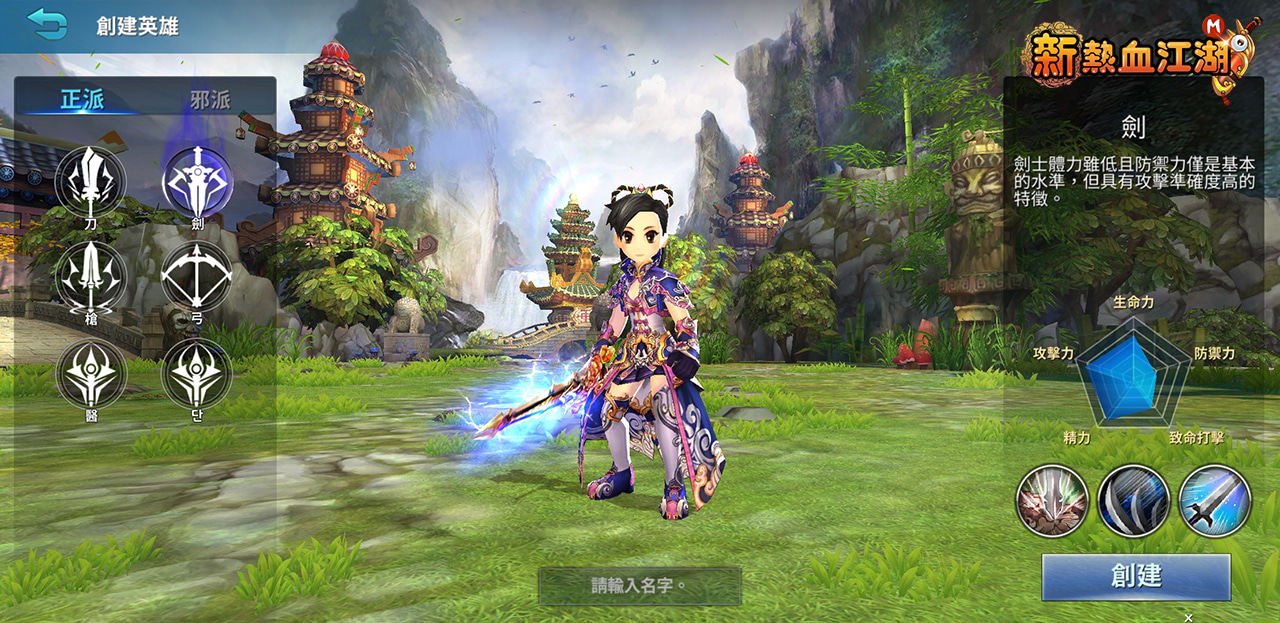Image resolution: width=1280 pixels, height=623 pixels.
Task: Click the 請輸入名字 name input field
Action: [640, 586]
